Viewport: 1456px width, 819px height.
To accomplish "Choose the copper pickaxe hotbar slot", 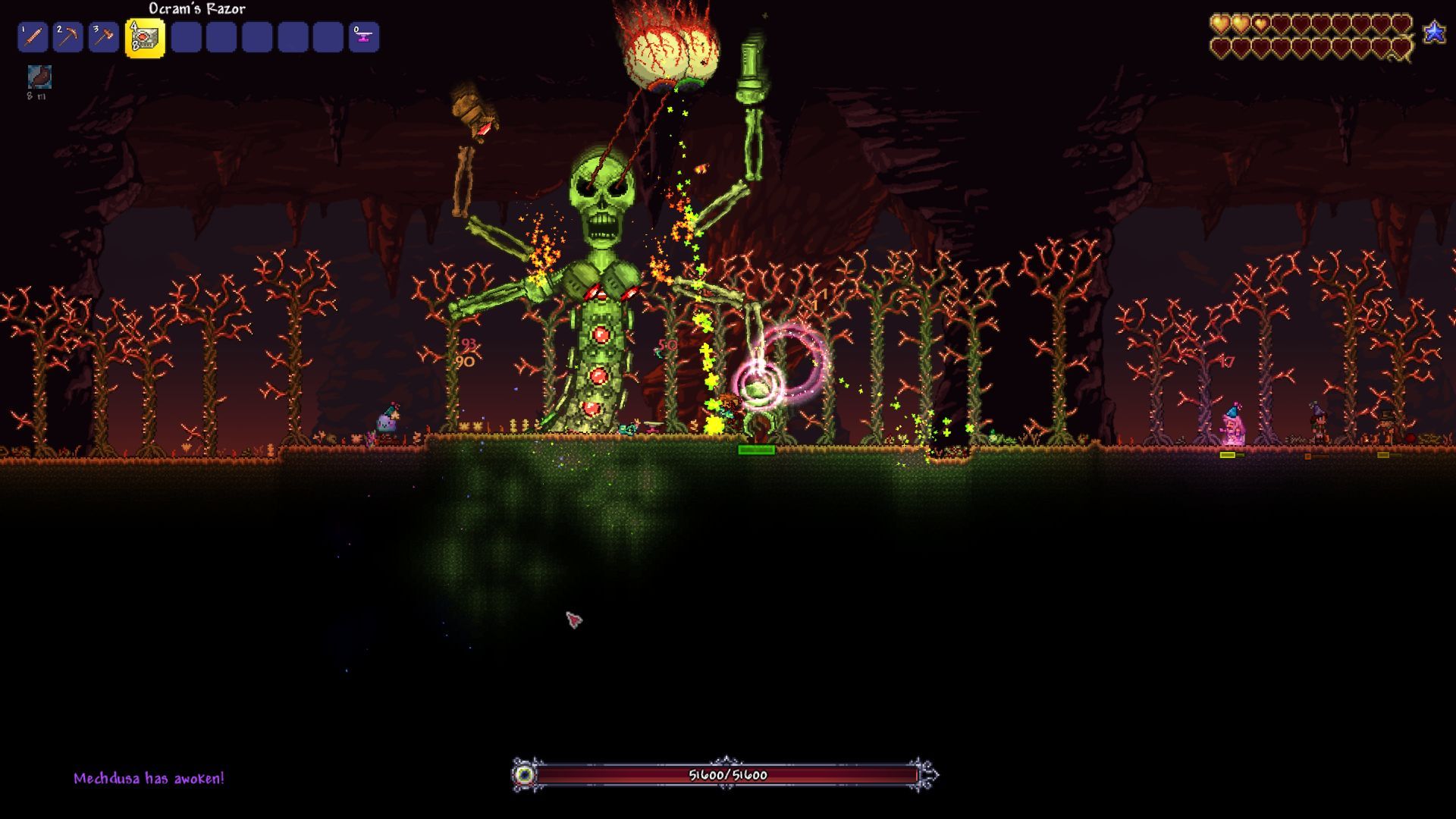I will [x=68, y=37].
